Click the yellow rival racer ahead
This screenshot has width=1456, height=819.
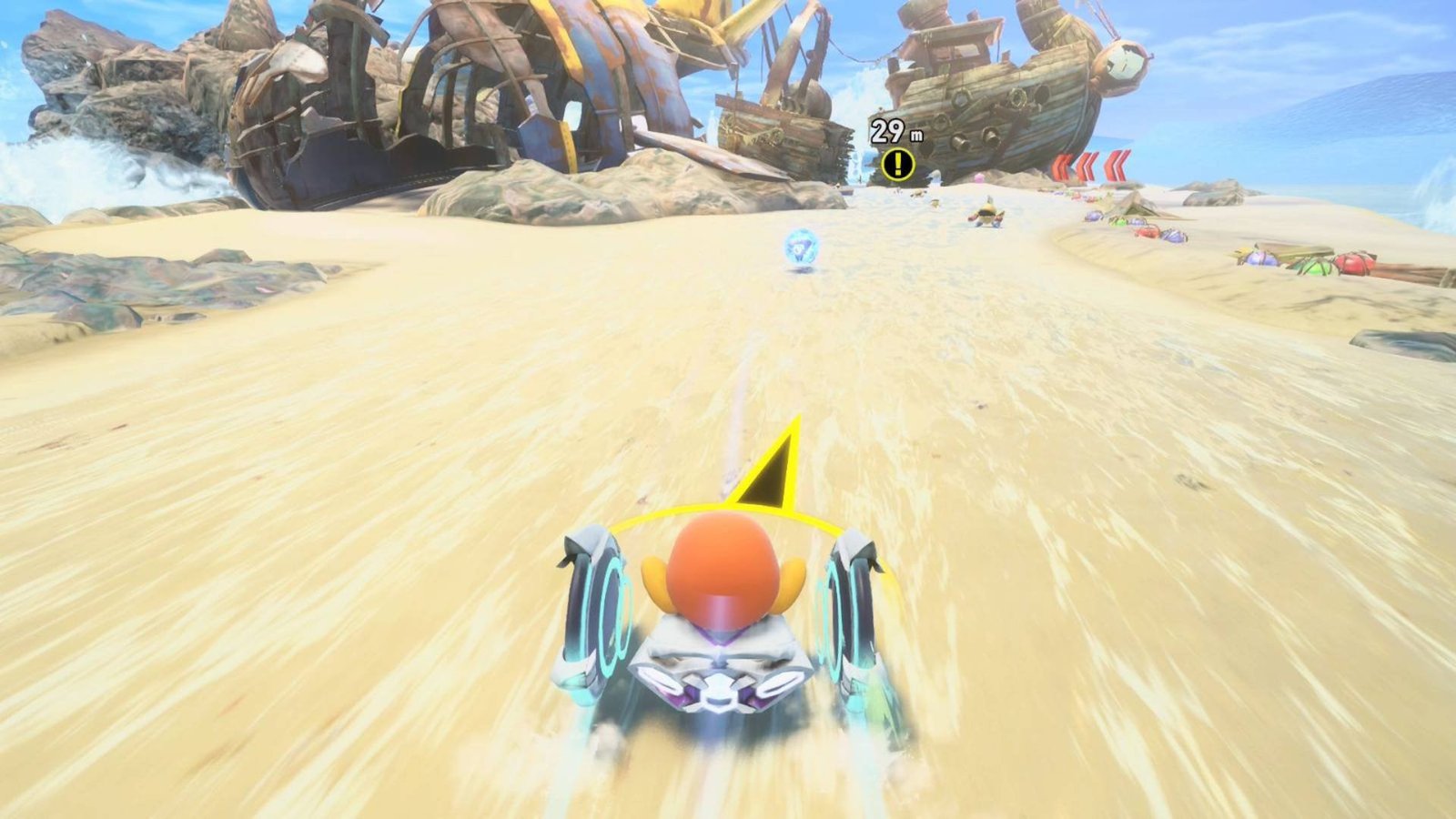(987, 216)
